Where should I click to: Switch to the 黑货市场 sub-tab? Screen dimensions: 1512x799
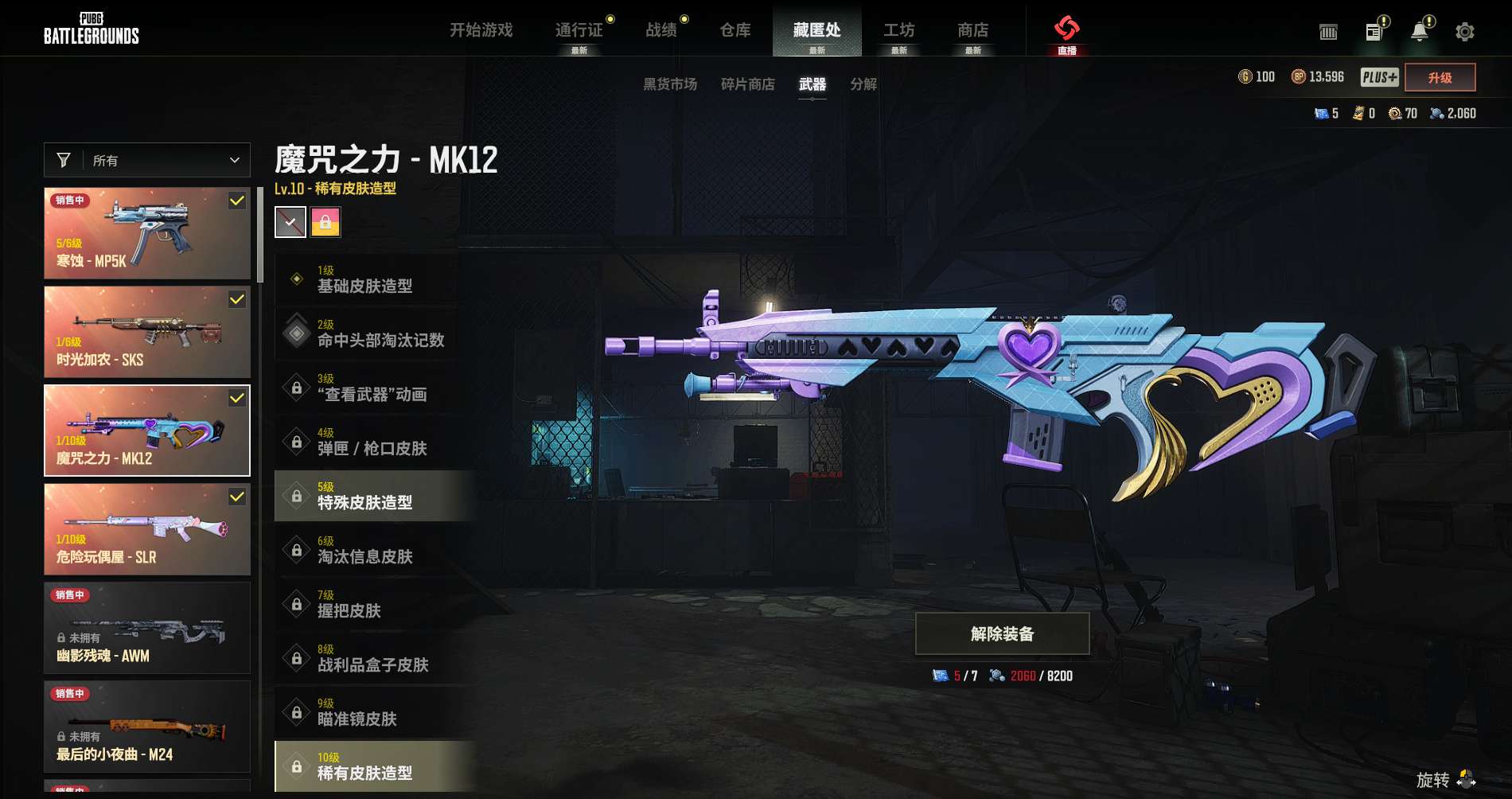point(669,84)
